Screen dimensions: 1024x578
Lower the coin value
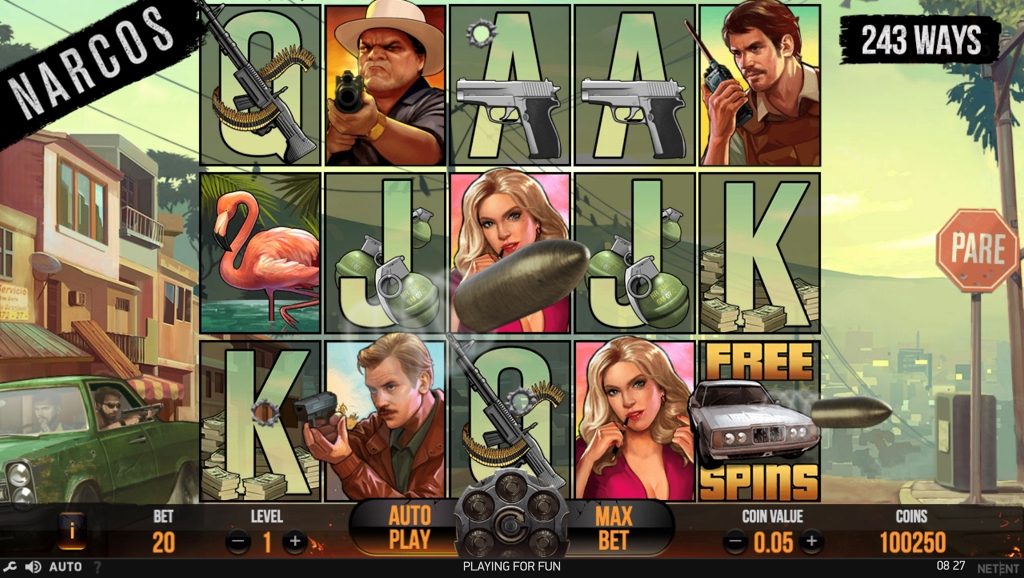pyautogui.click(x=735, y=542)
